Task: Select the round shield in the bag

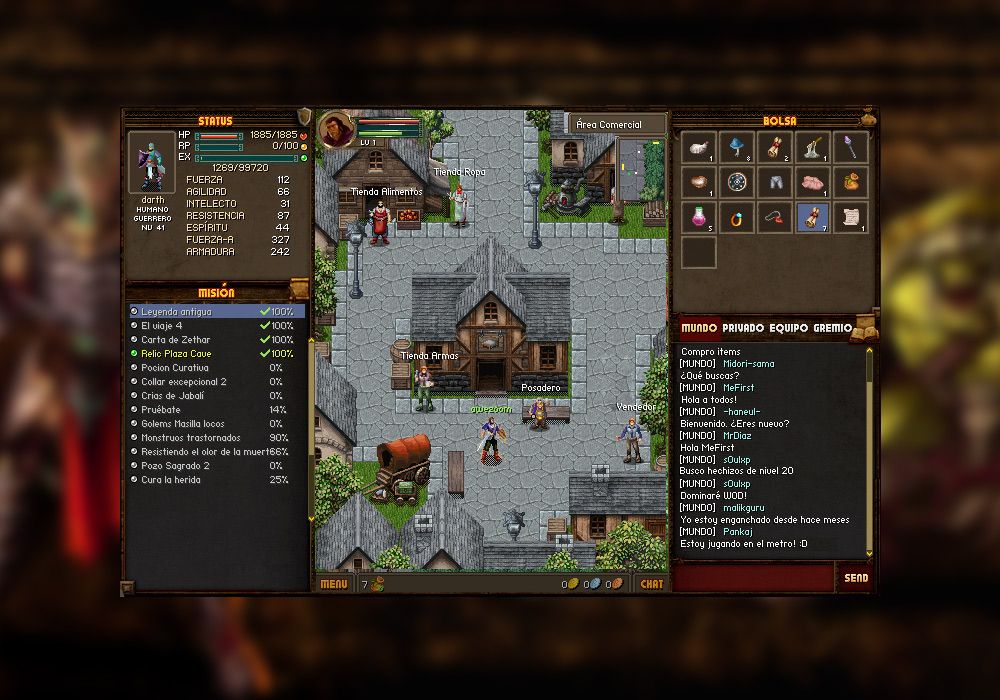Action: tap(738, 182)
